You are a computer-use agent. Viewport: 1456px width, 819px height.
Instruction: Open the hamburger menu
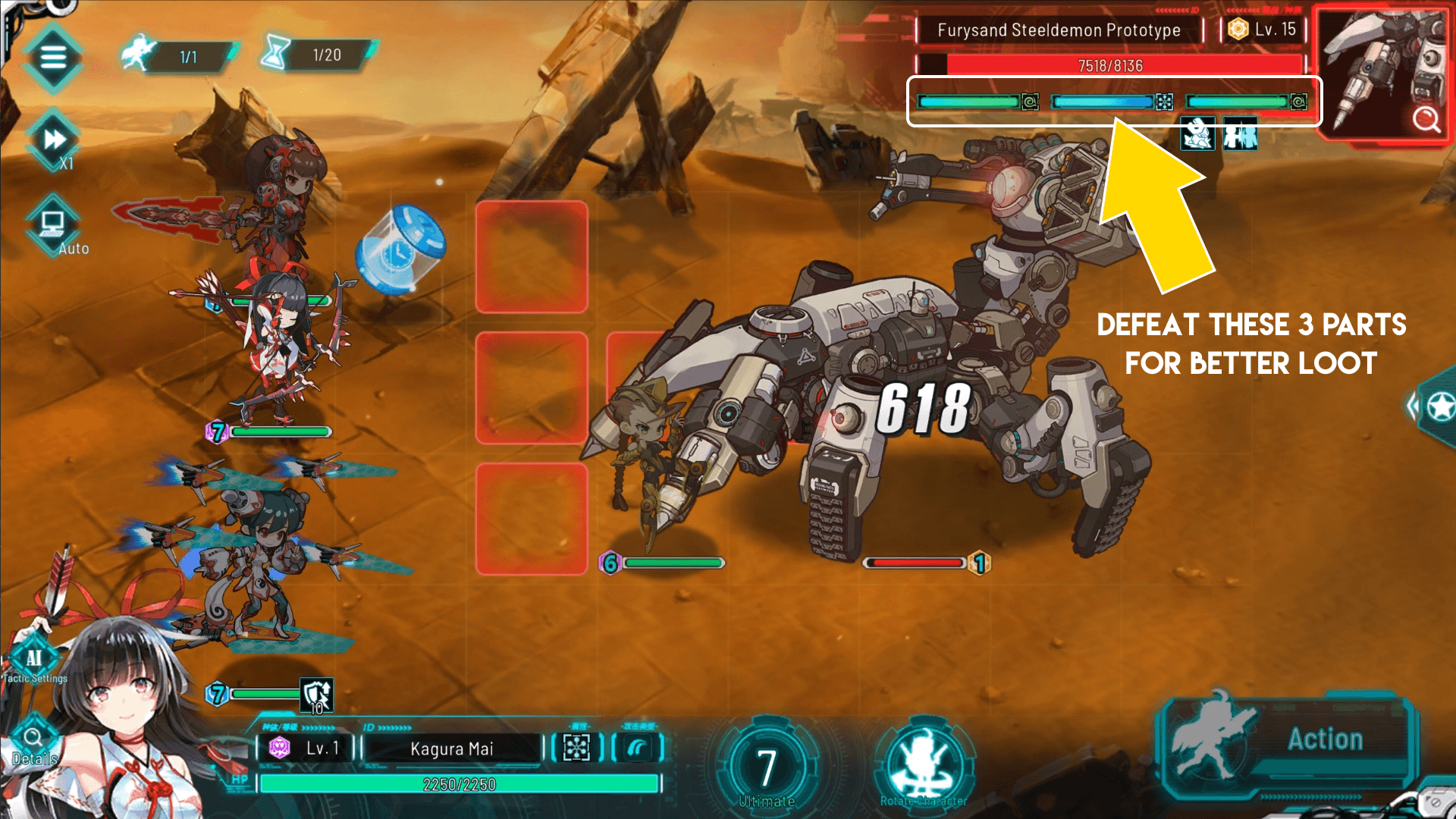52,57
